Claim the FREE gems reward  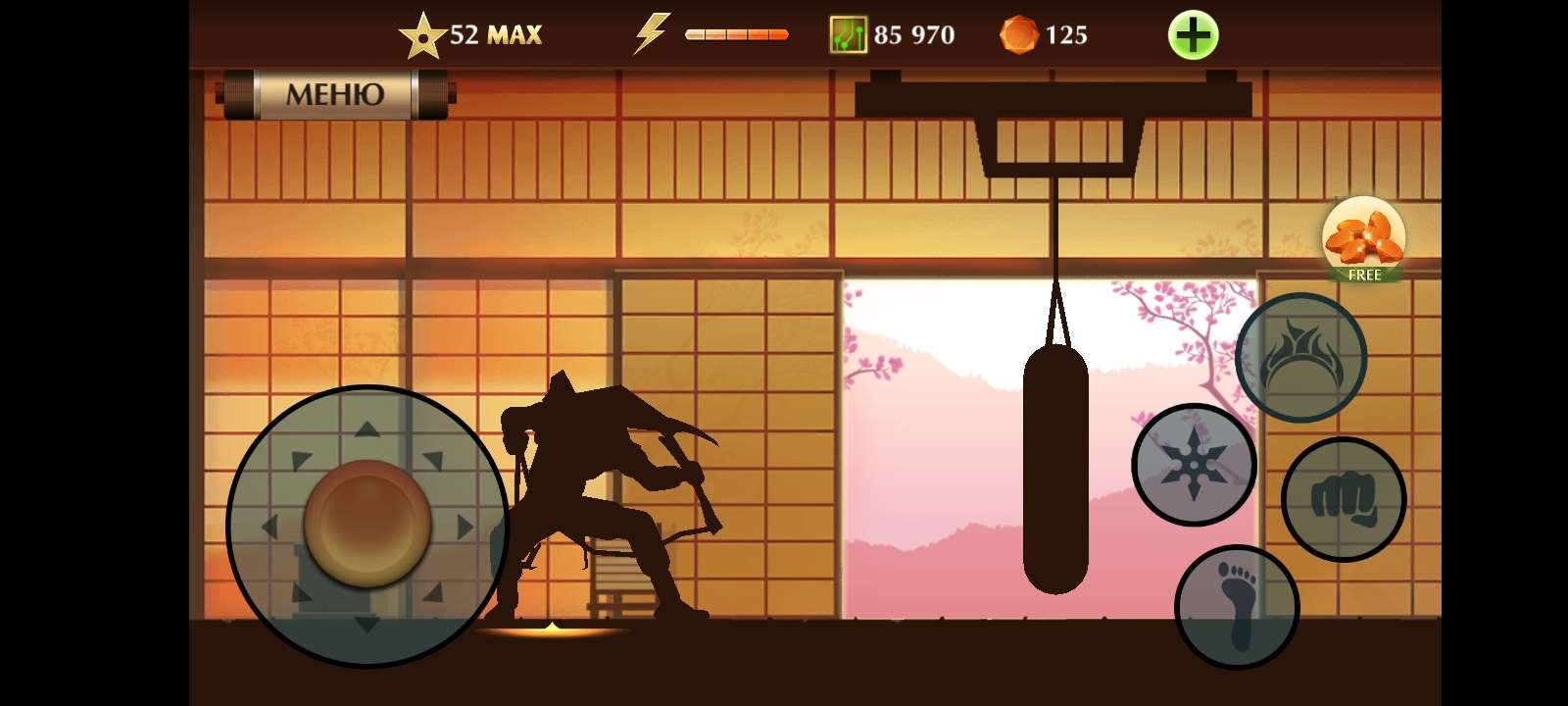point(1364,240)
